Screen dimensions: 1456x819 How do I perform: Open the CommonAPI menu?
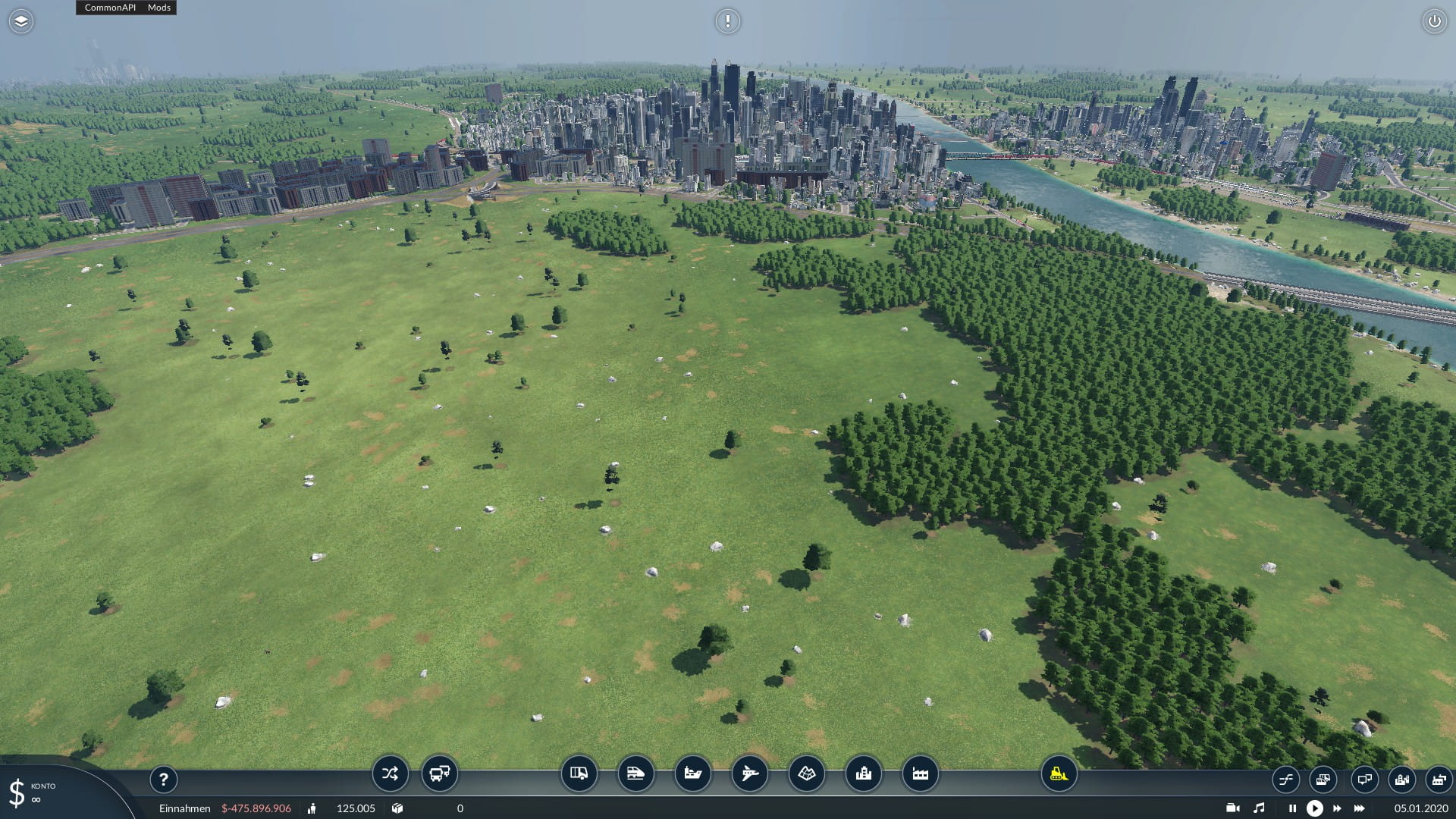tap(110, 8)
